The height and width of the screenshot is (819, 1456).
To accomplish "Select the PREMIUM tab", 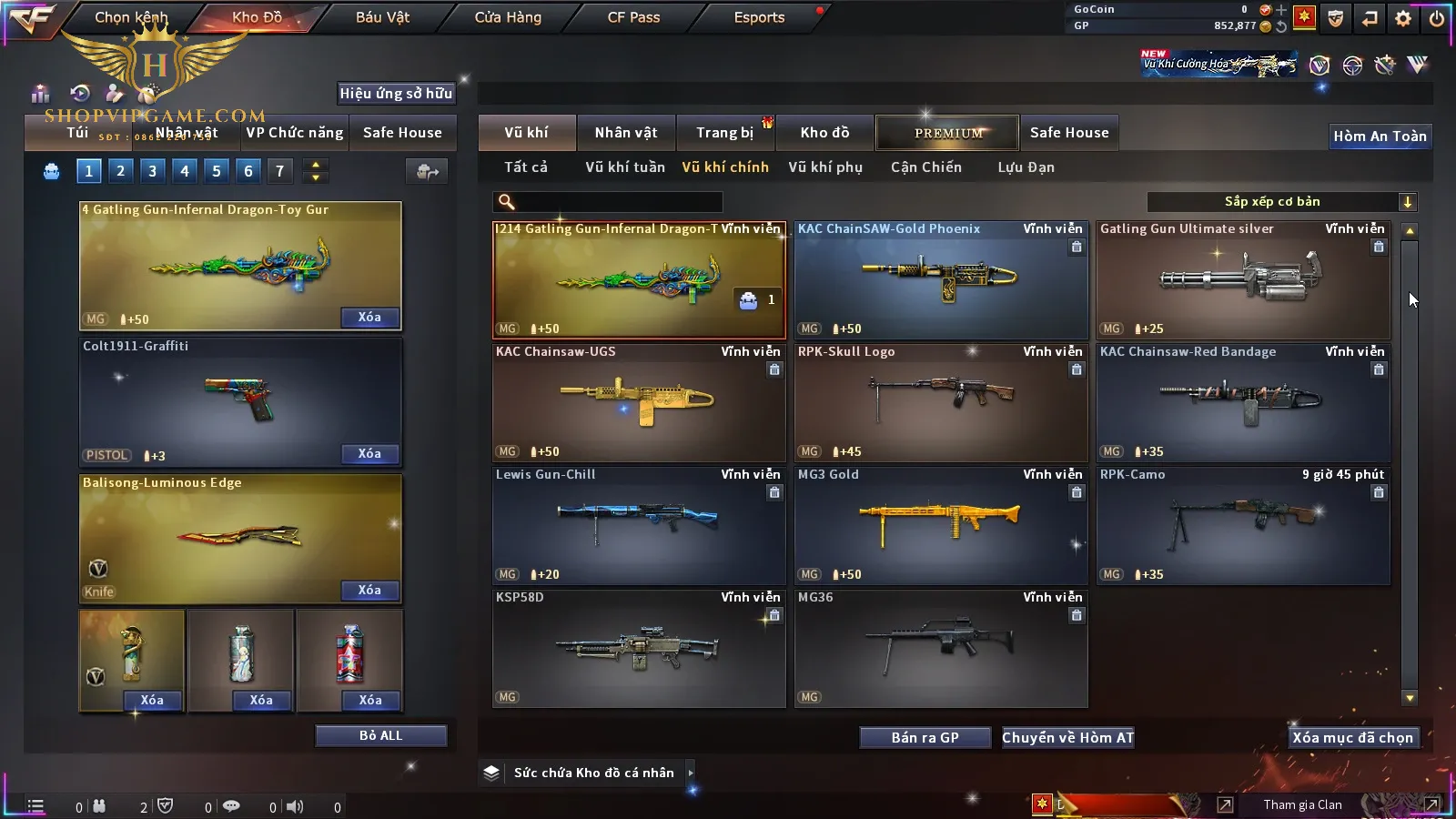I will (x=947, y=133).
